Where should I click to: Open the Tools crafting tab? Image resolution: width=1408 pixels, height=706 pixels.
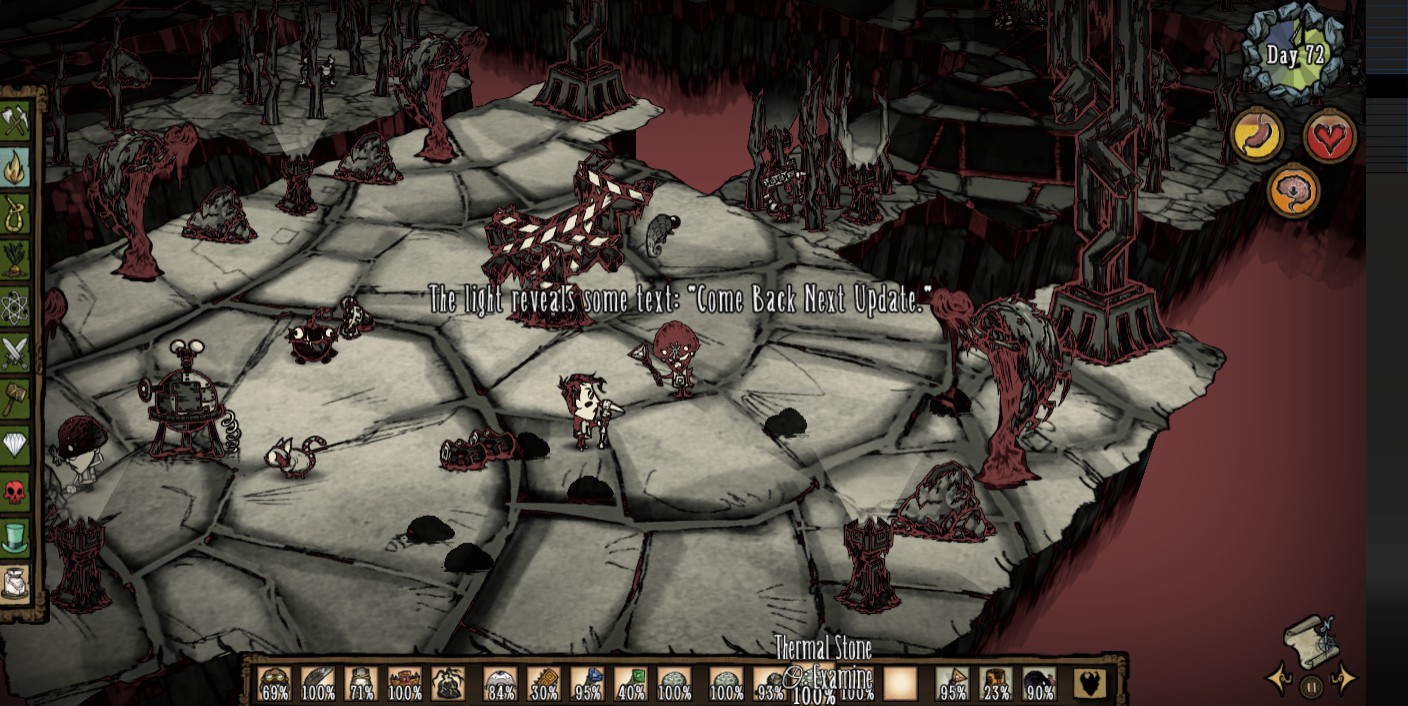point(16,123)
